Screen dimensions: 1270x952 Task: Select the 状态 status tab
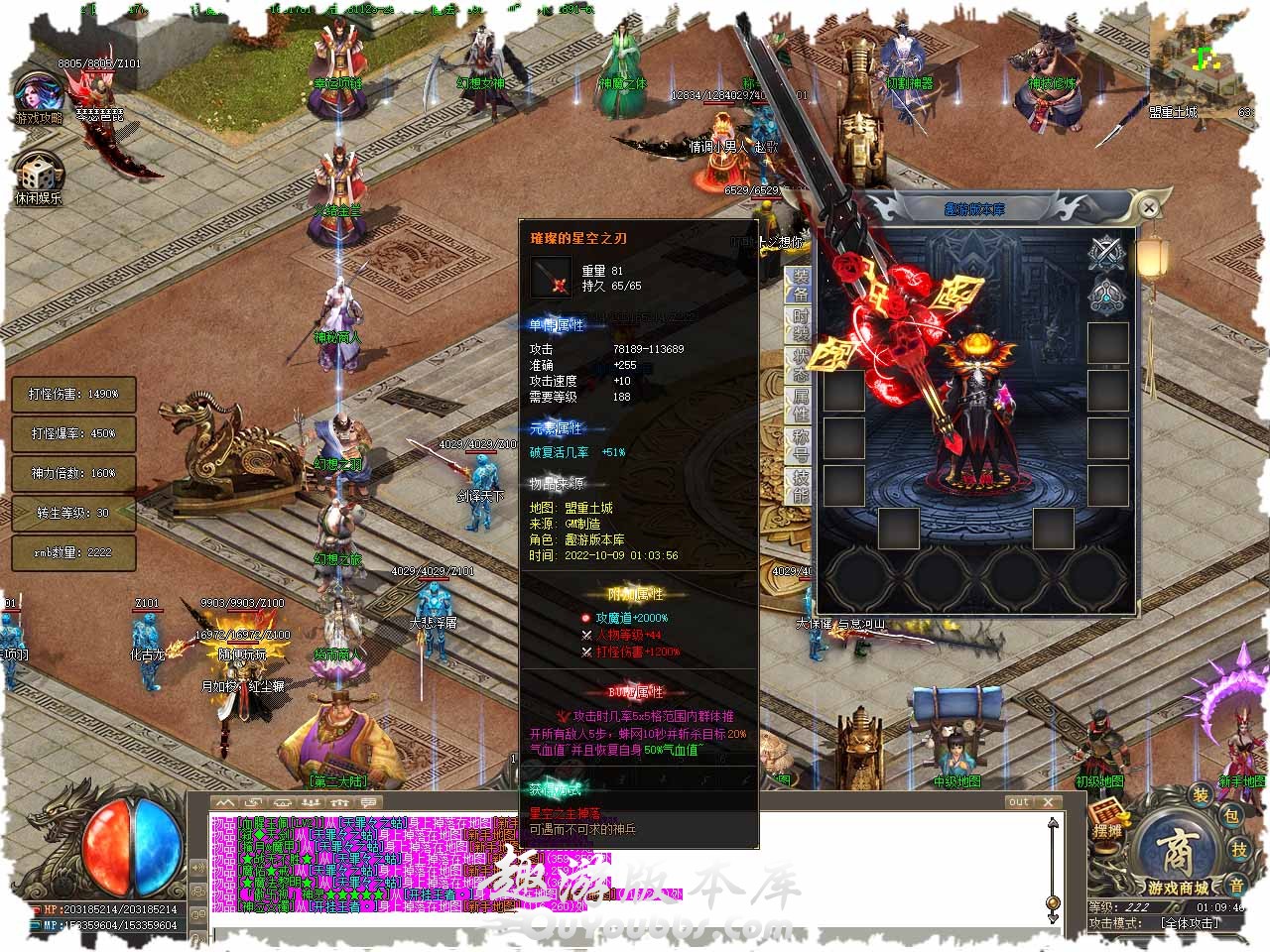pyautogui.click(x=800, y=365)
